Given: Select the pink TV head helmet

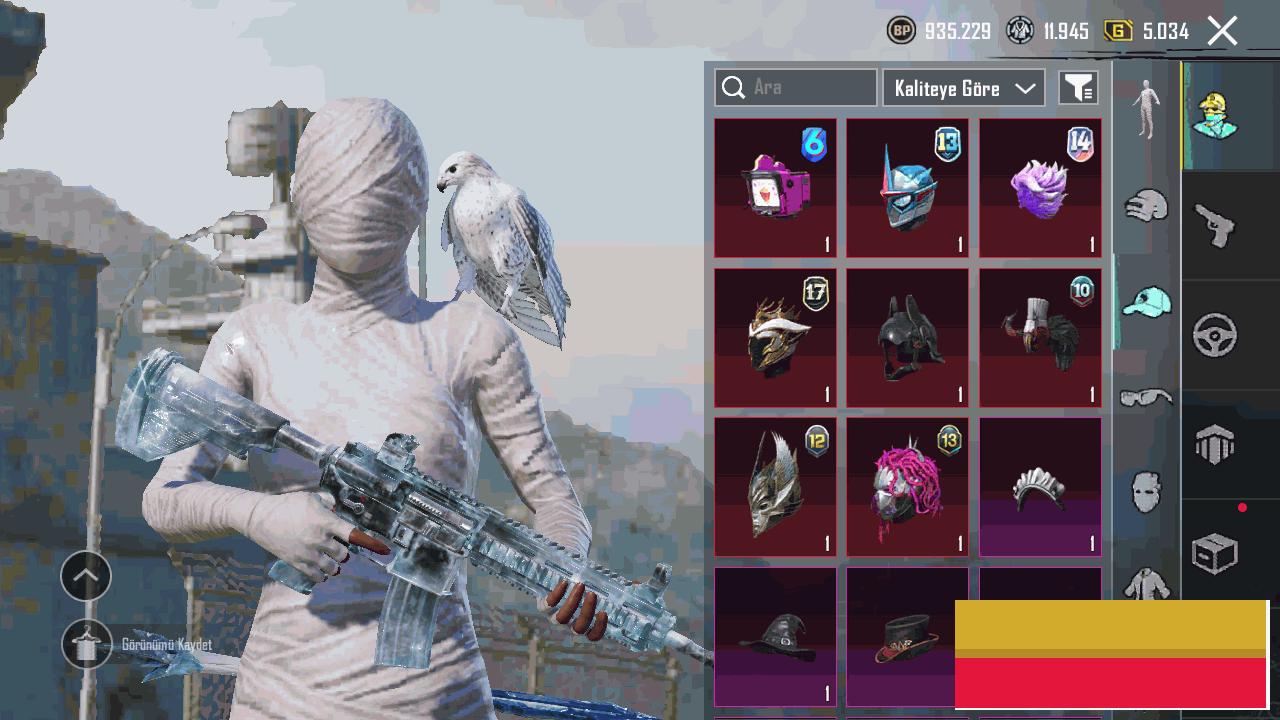Looking at the screenshot, I should click(x=775, y=188).
